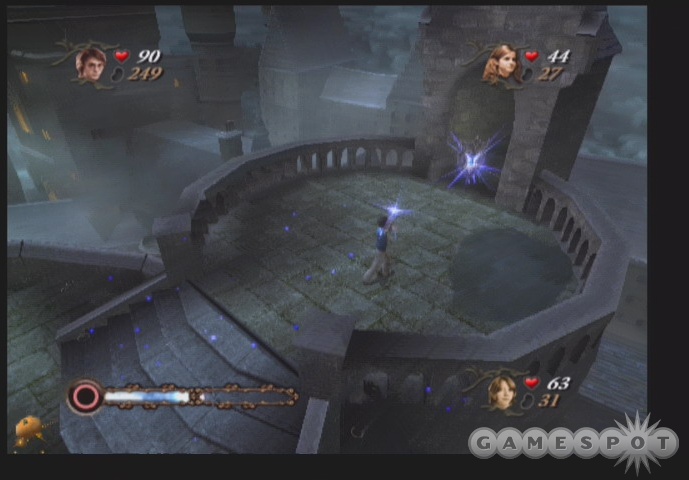
Task: Click the red ring spell icon
Action: pyautogui.click(x=84, y=396)
